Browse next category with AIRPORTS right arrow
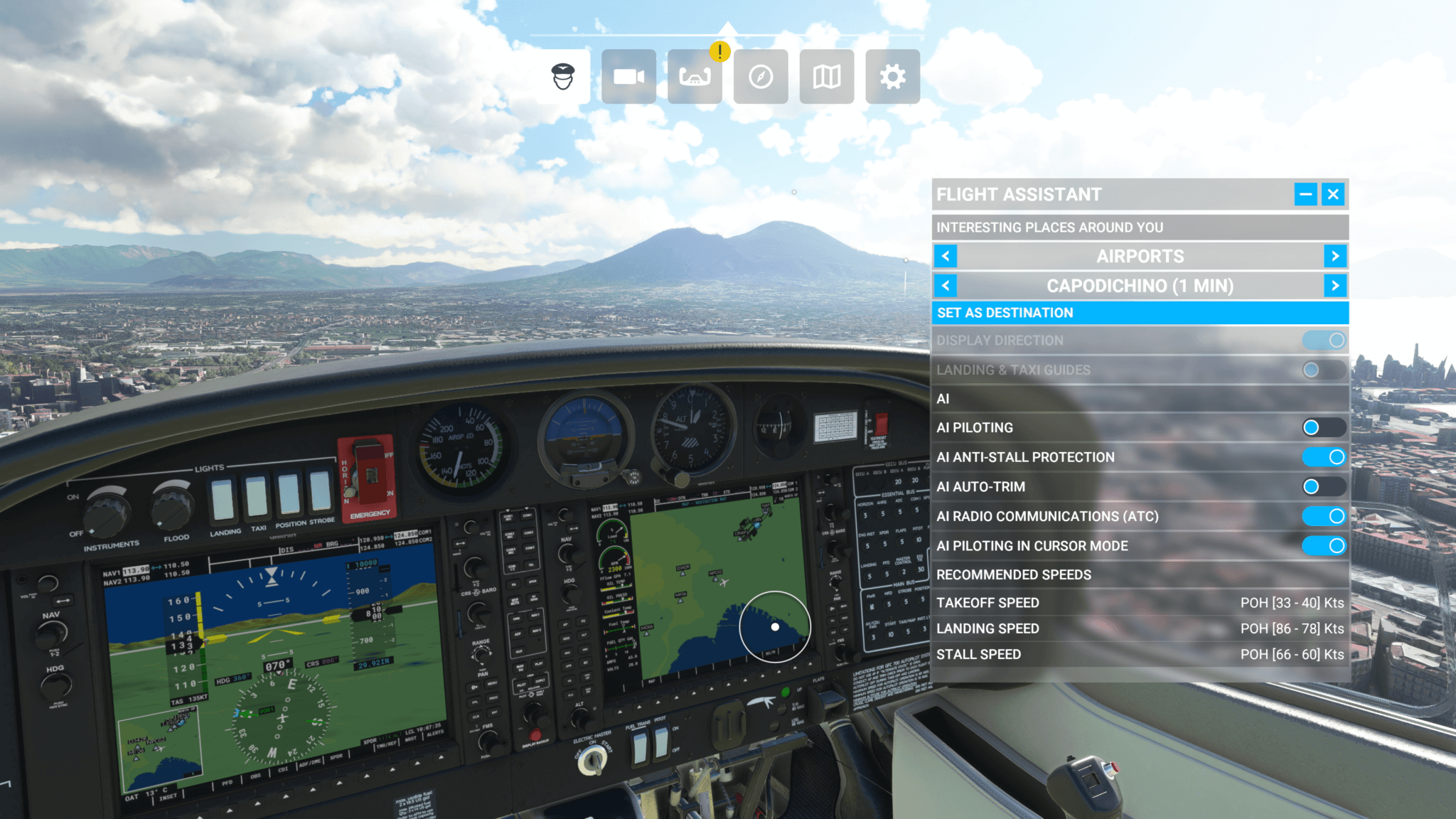The width and height of the screenshot is (1456, 819). [x=1335, y=256]
